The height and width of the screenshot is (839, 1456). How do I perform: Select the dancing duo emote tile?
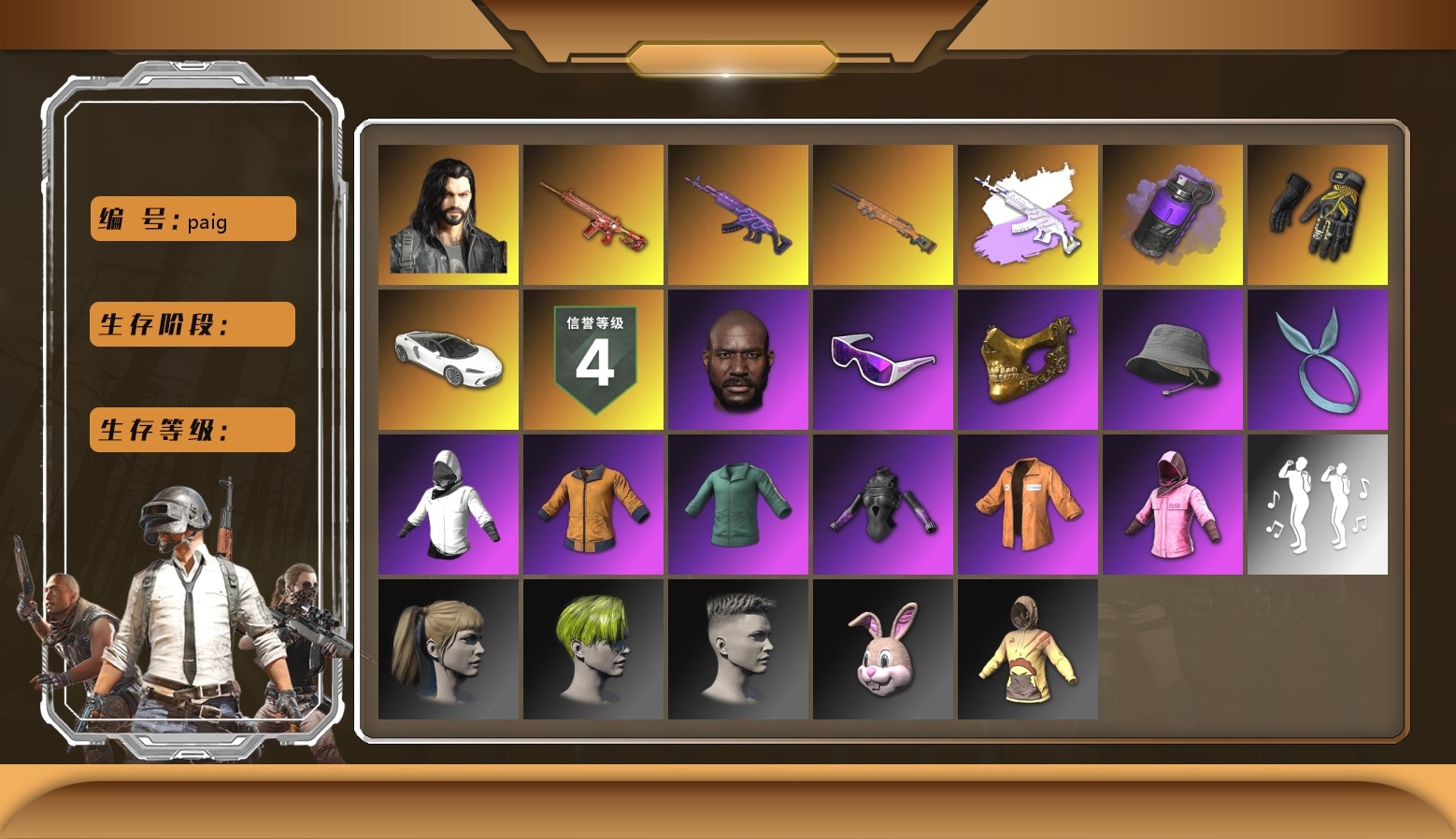tap(1318, 503)
